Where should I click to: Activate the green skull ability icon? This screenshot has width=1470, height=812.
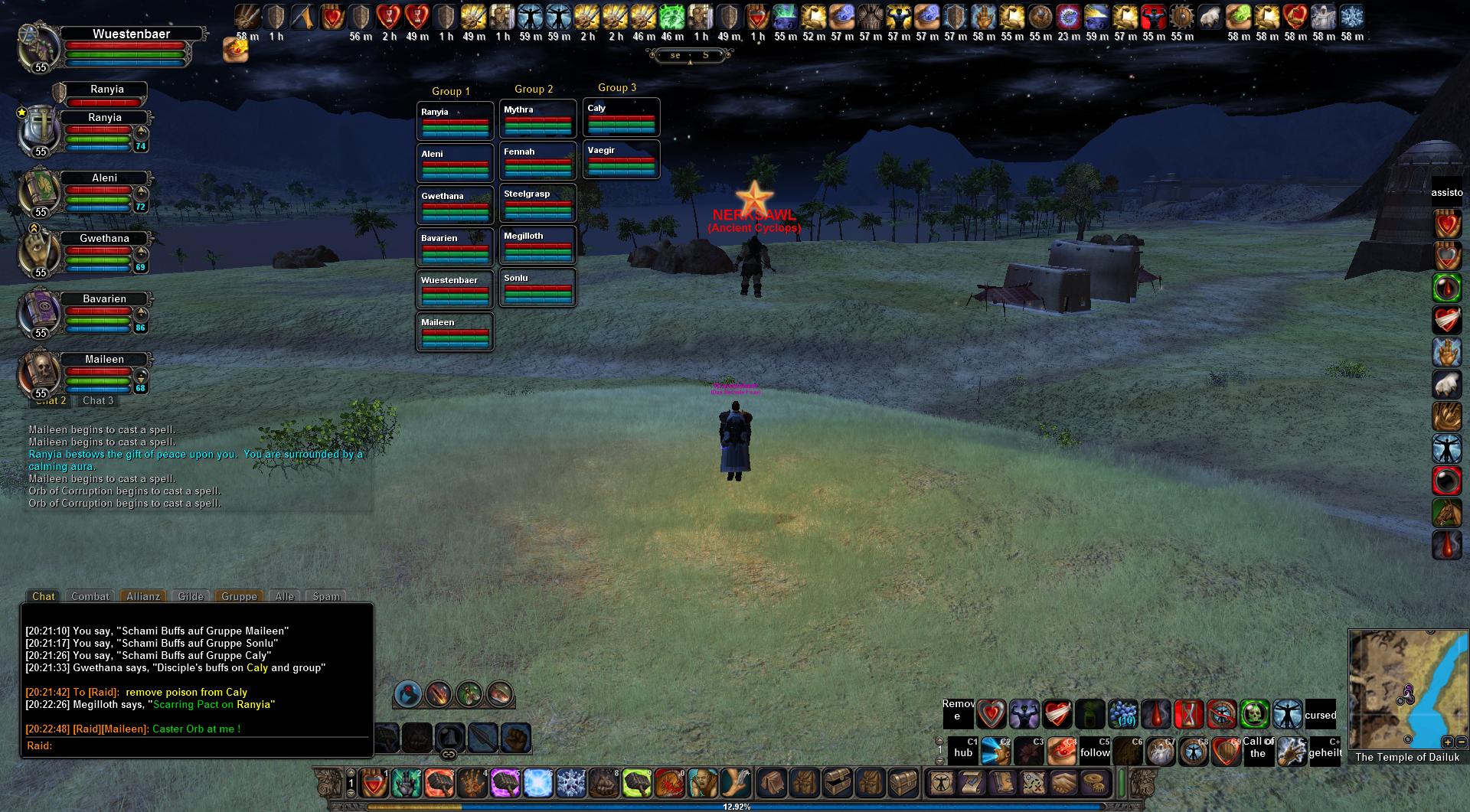coord(1255,715)
